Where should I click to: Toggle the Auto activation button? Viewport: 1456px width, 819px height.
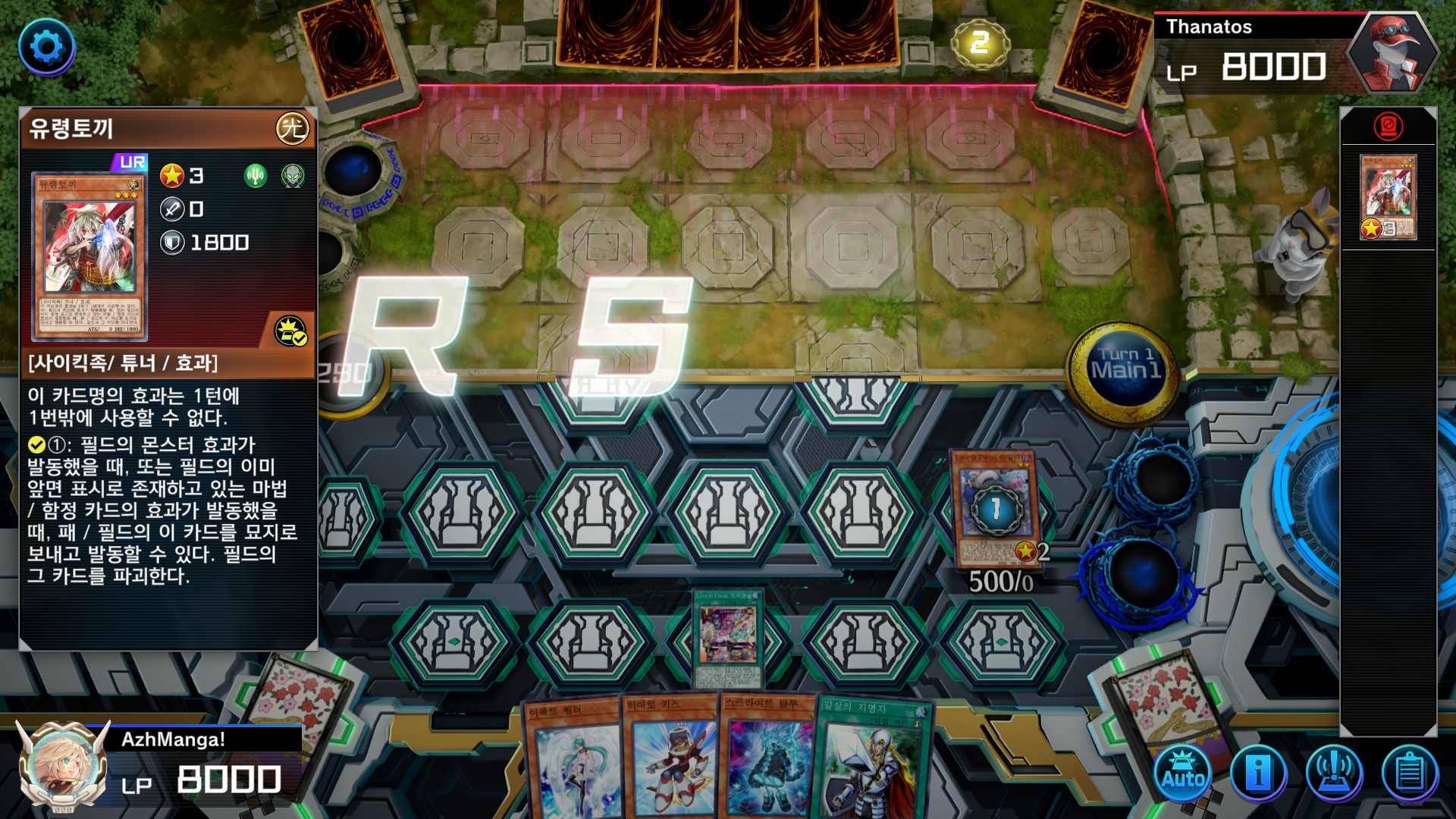click(x=1183, y=773)
